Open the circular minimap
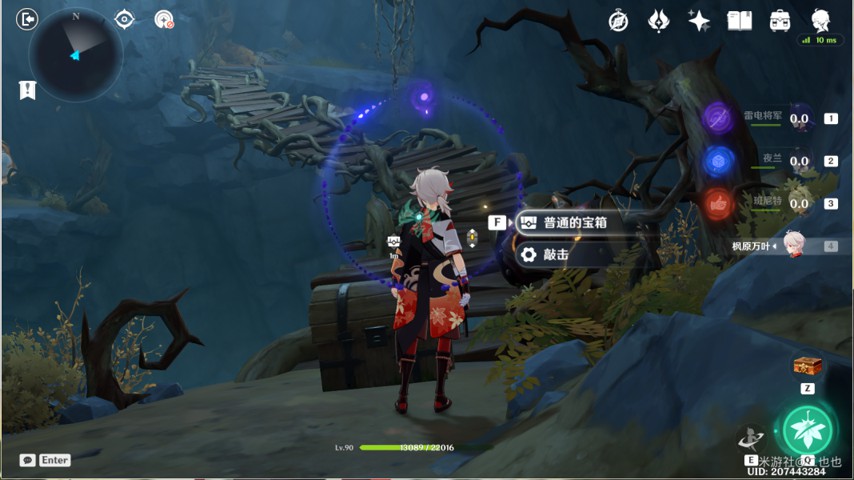This screenshot has width=854, height=480. point(76,55)
